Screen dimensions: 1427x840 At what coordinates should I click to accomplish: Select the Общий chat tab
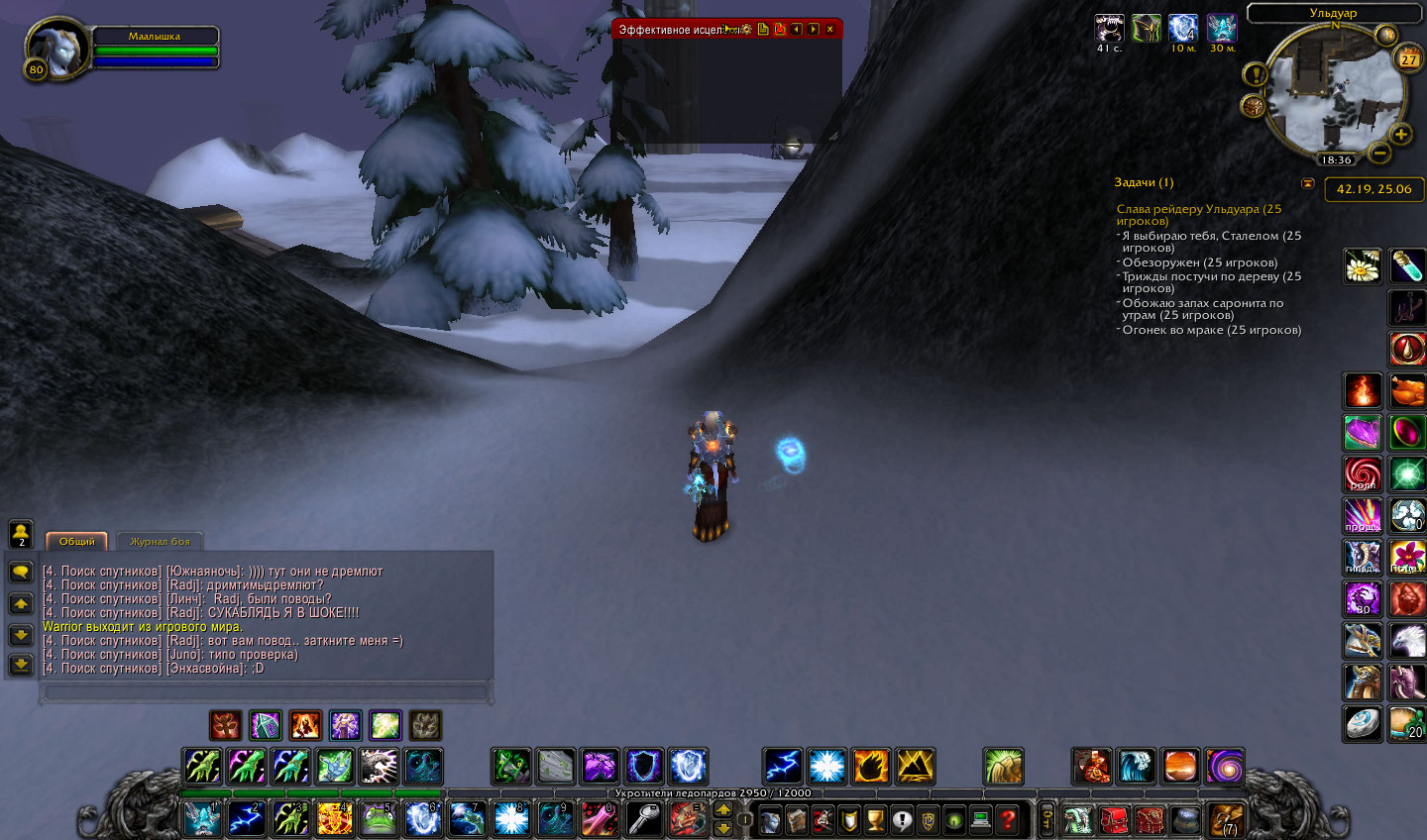tap(76, 542)
